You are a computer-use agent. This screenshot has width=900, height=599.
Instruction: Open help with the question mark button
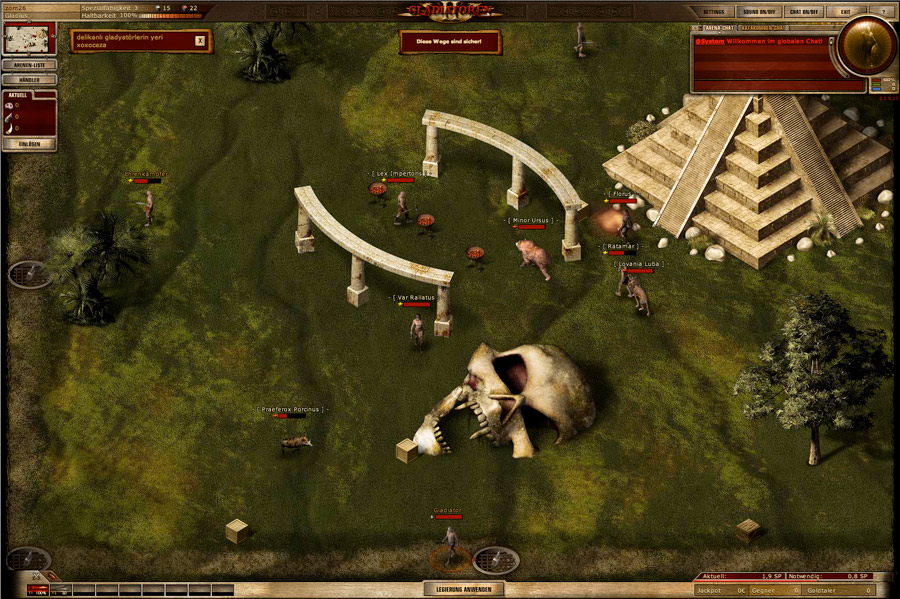pos(881,10)
